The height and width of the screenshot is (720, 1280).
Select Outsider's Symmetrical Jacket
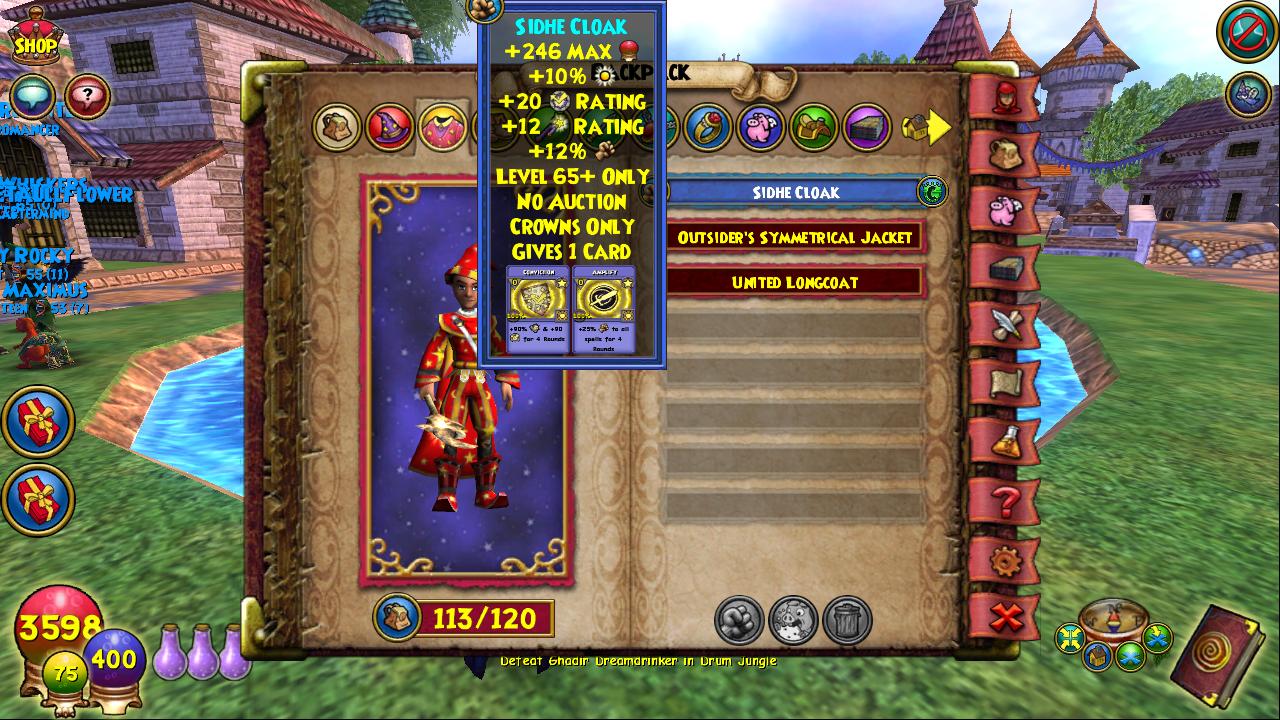tap(795, 238)
